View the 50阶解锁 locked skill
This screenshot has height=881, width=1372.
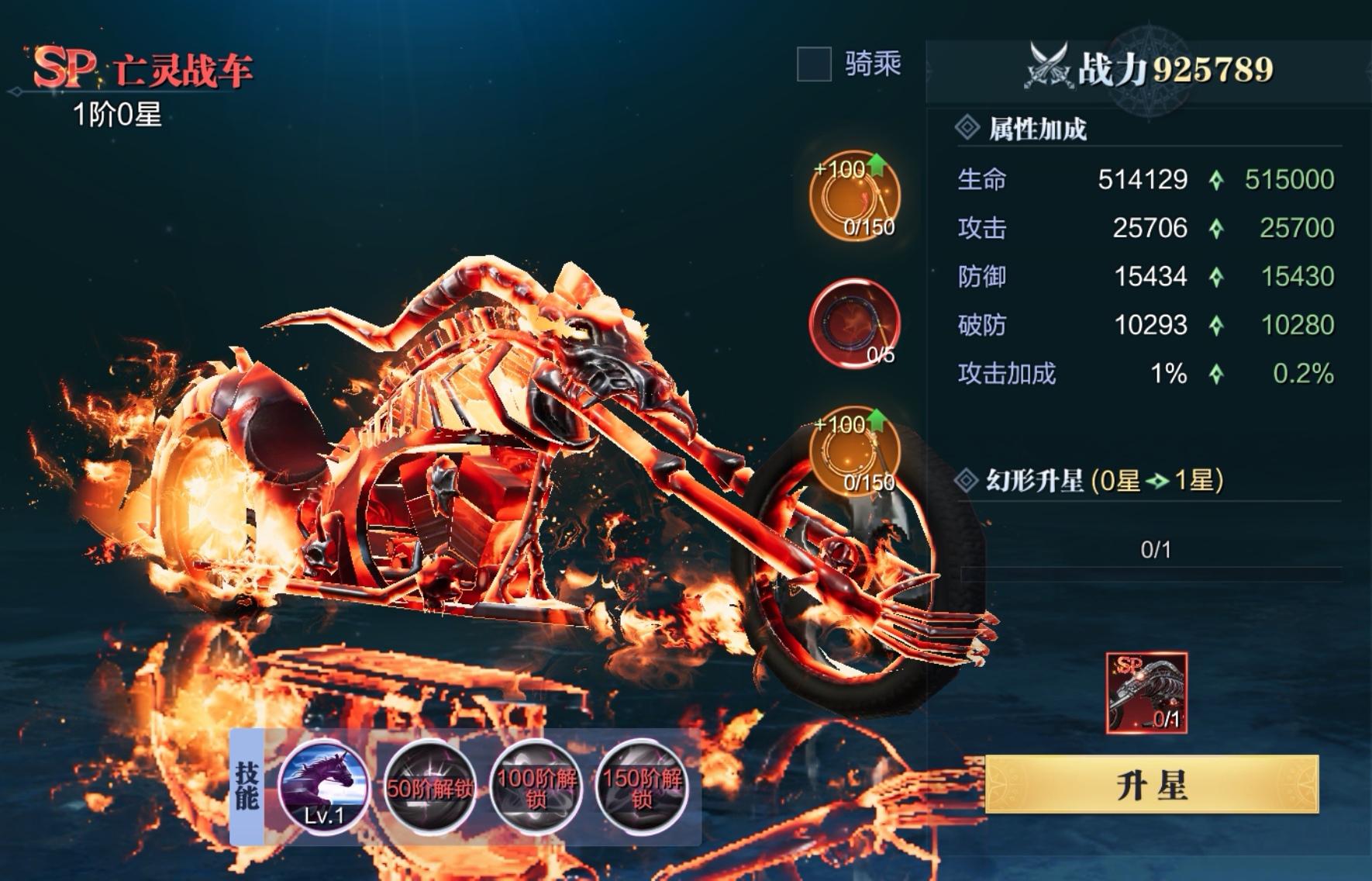click(x=429, y=788)
